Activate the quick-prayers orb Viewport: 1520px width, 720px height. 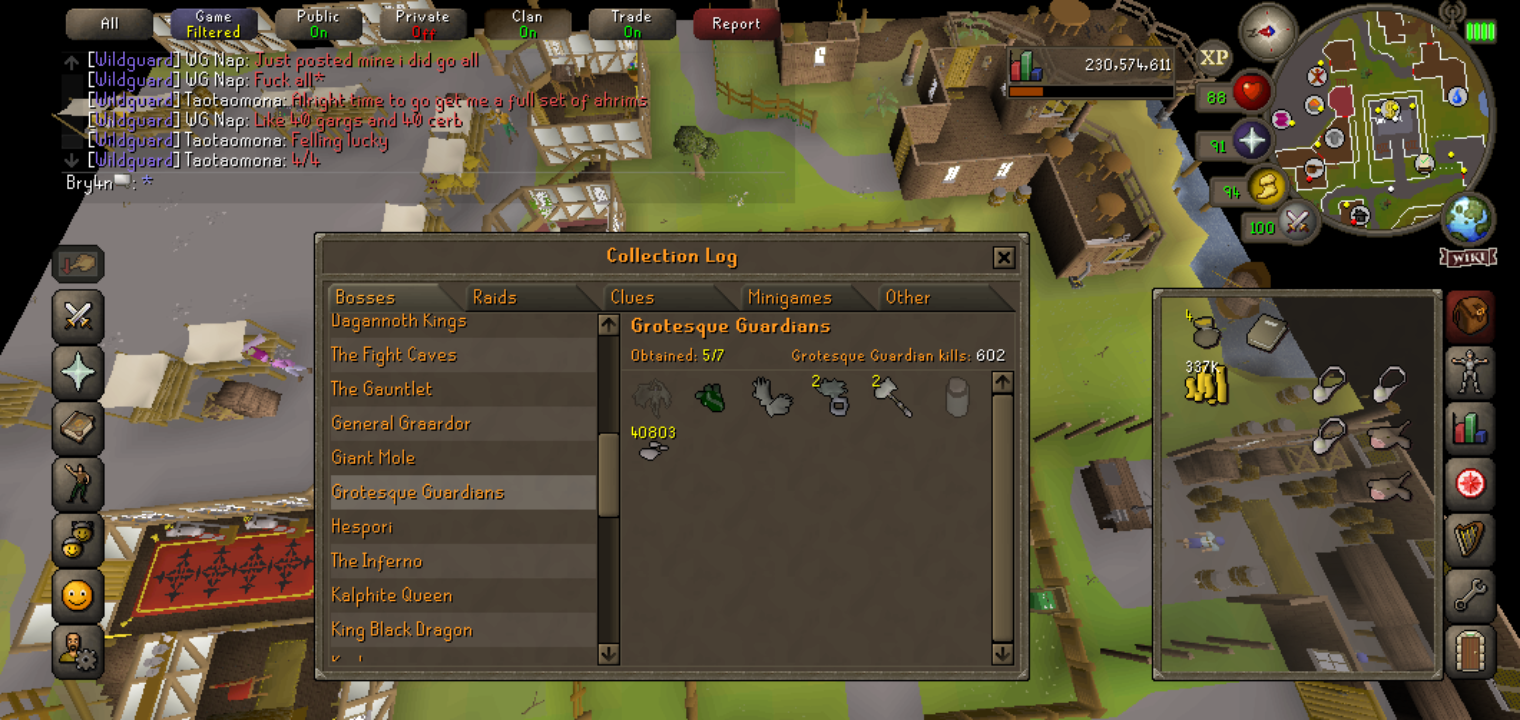pyautogui.click(x=1251, y=142)
